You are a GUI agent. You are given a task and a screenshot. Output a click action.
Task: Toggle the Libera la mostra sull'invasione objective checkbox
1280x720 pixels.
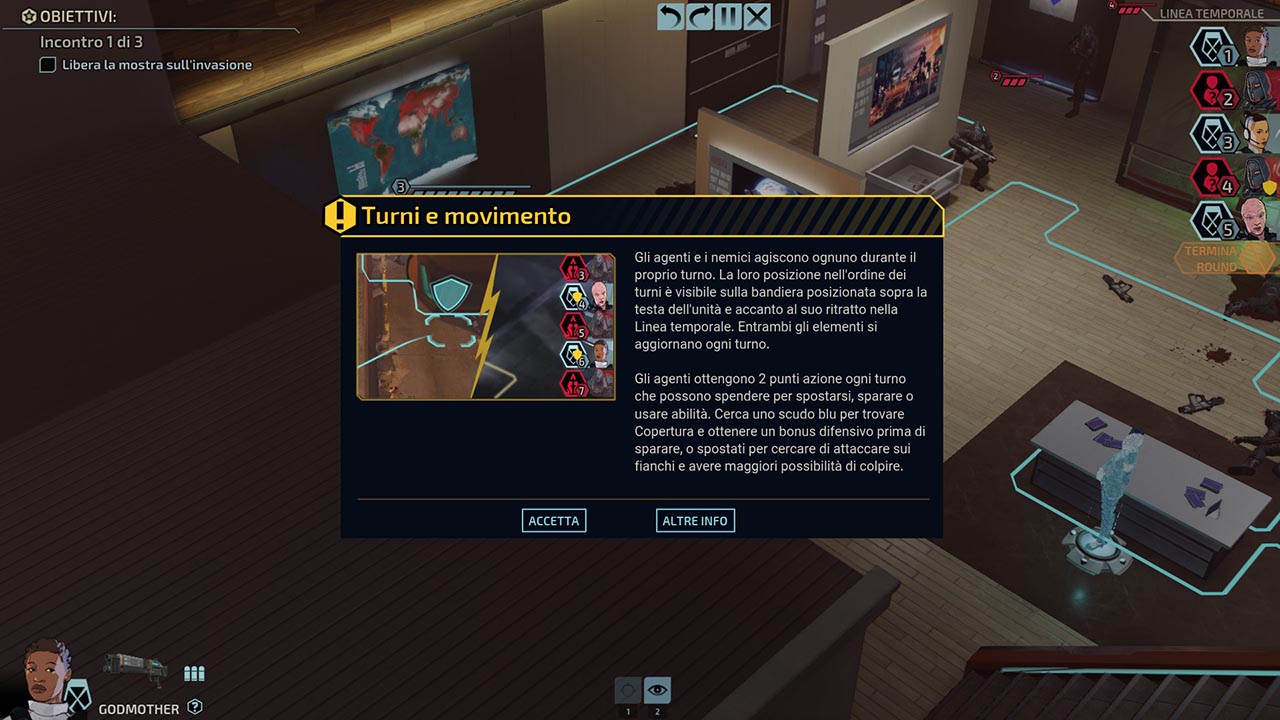pos(47,65)
